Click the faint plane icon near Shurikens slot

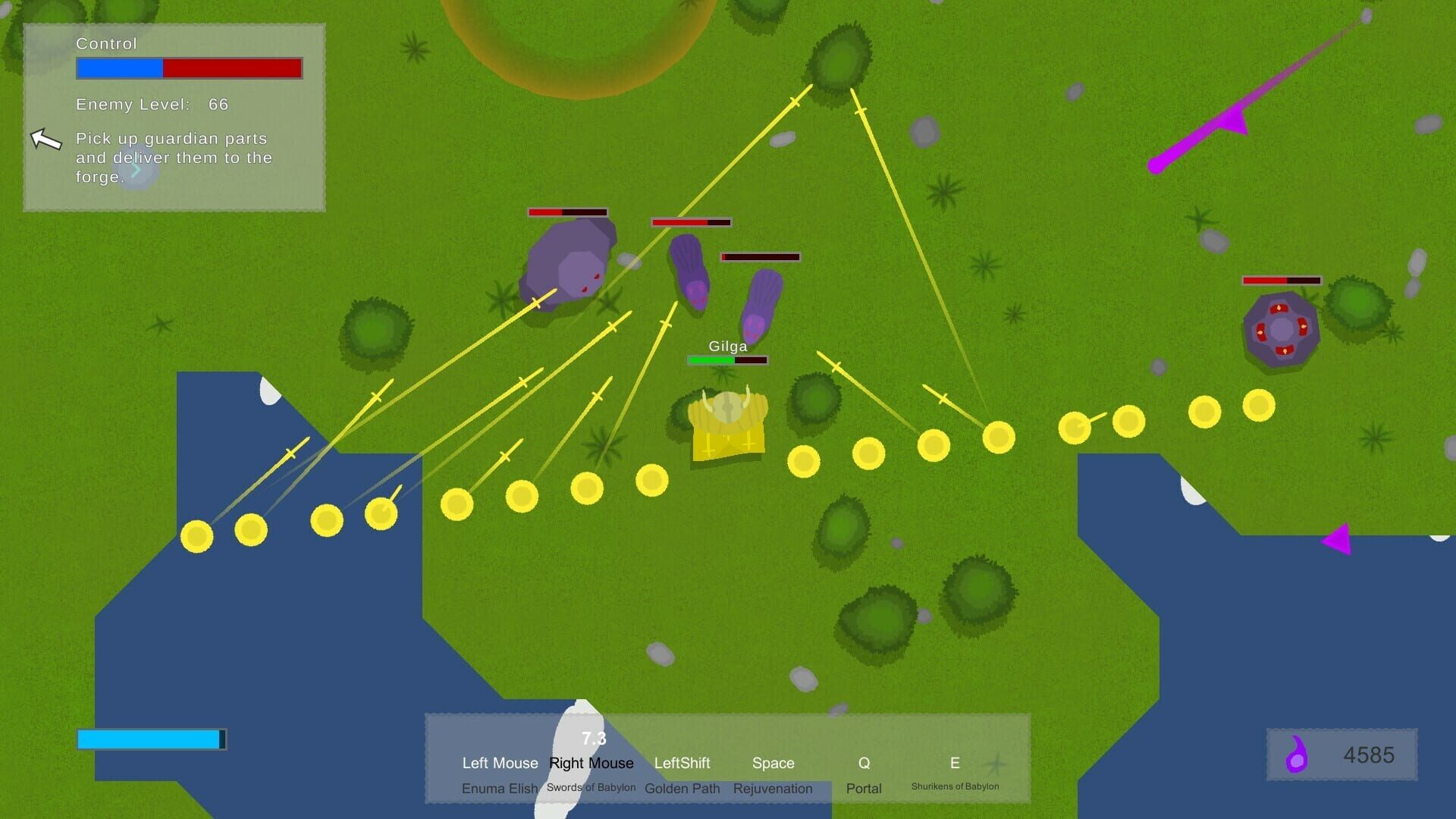pyautogui.click(x=999, y=762)
